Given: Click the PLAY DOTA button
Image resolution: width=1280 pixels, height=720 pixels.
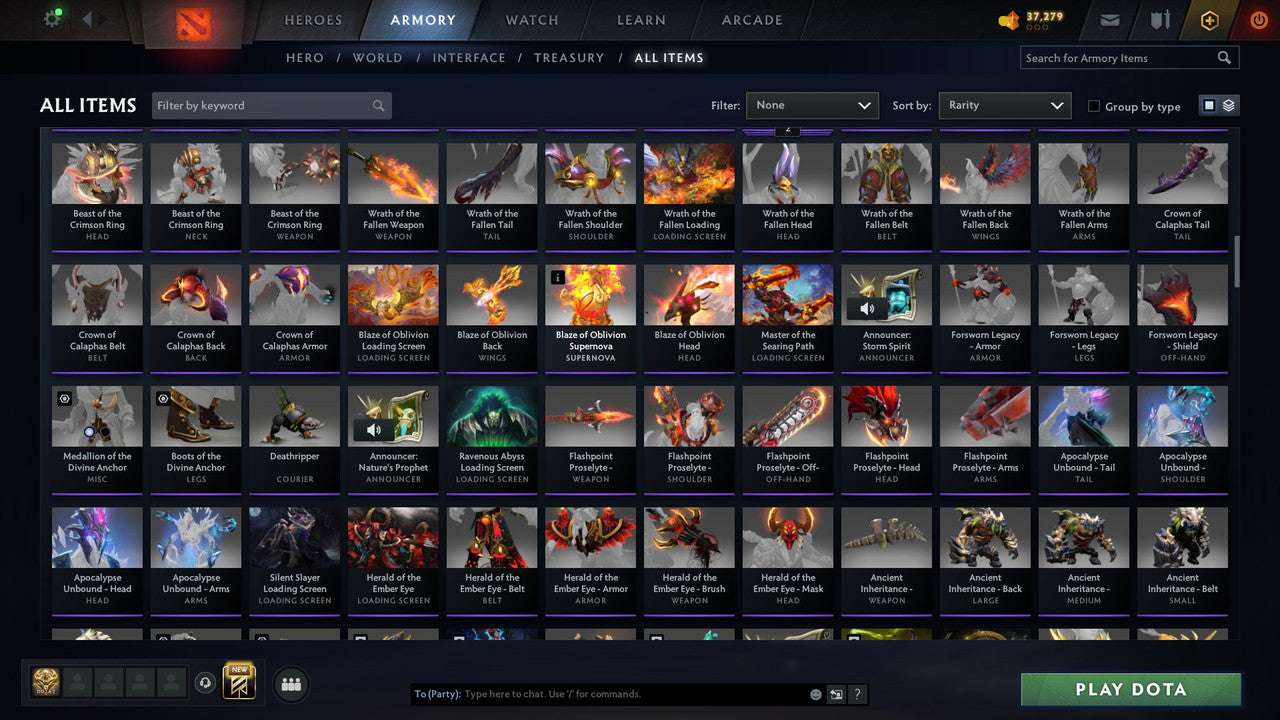Looking at the screenshot, I should [x=1131, y=688].
